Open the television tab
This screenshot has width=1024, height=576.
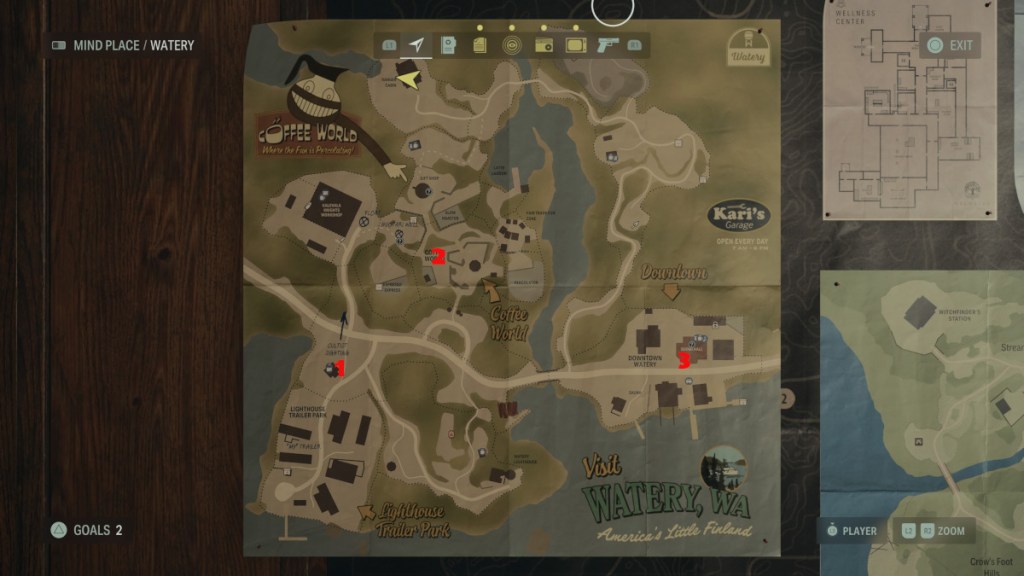click(576, 45)
